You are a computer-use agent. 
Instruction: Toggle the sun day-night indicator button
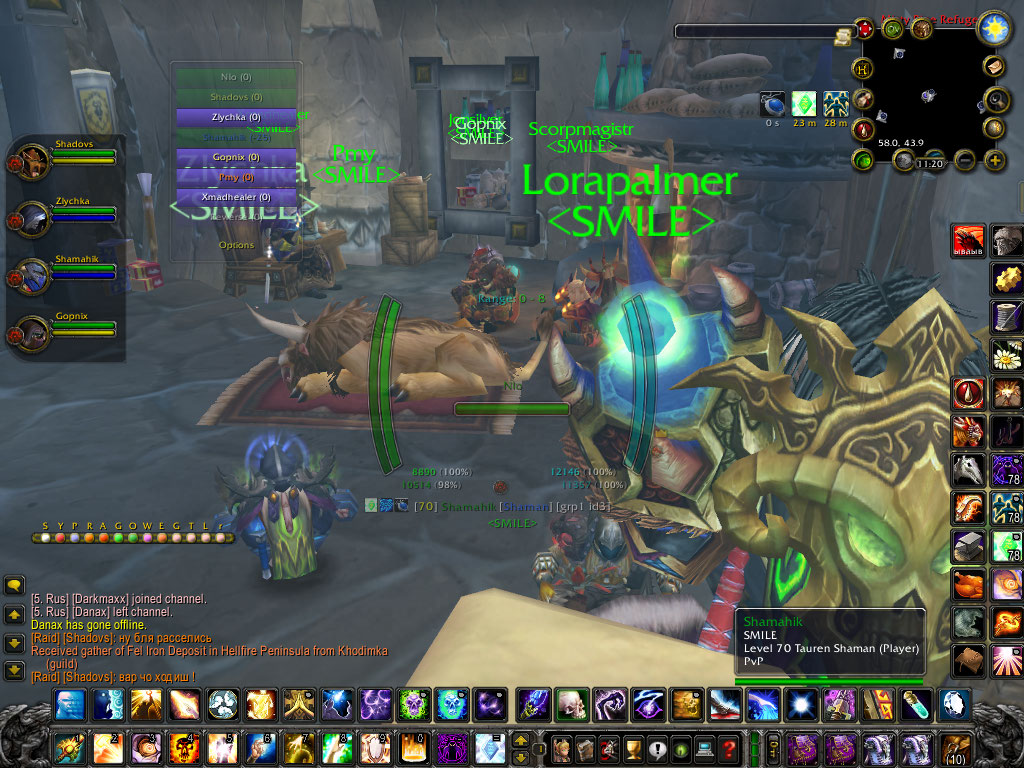tap(994, 27)
